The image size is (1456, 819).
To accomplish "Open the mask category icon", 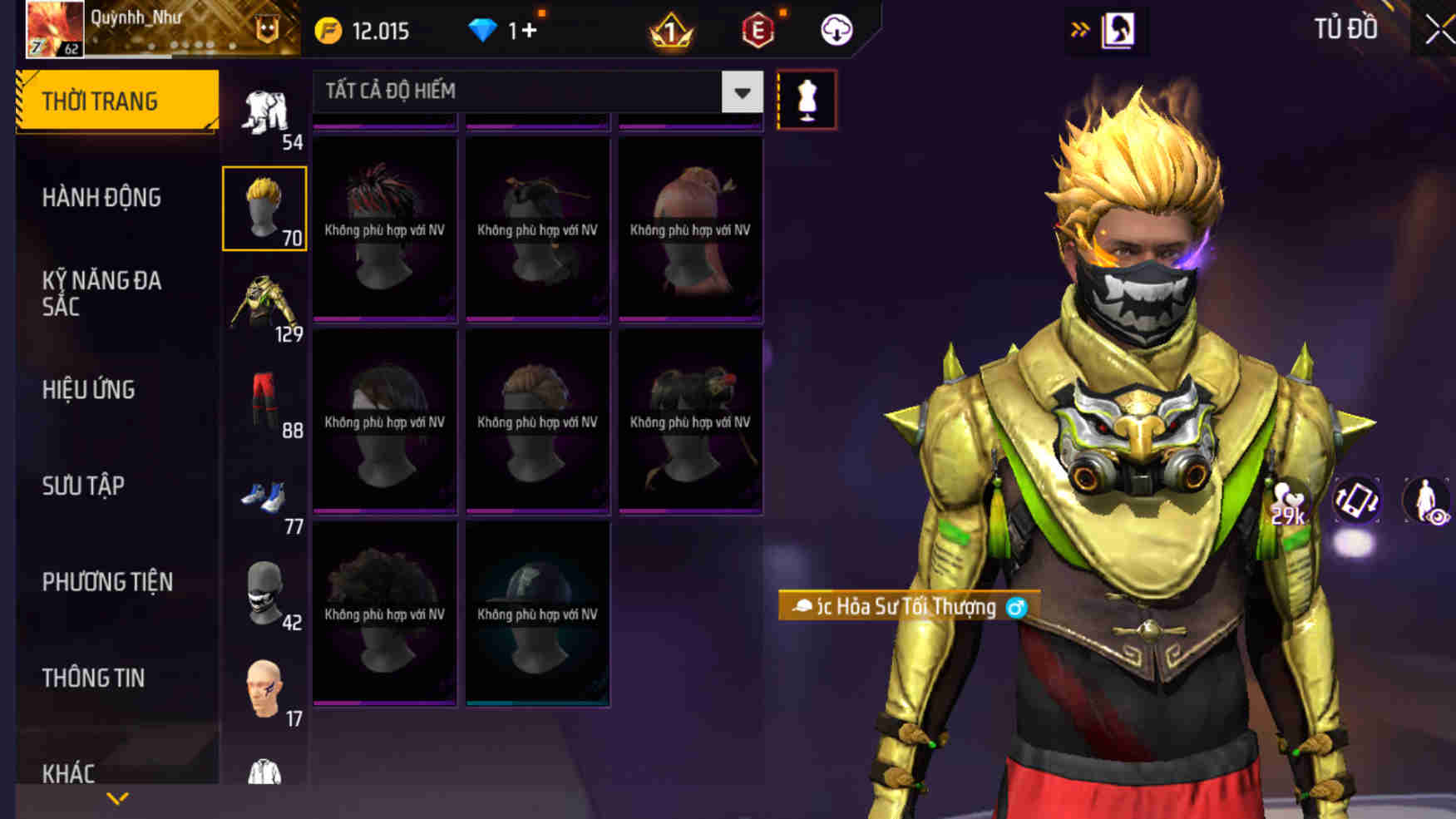I will pos(264,592).
